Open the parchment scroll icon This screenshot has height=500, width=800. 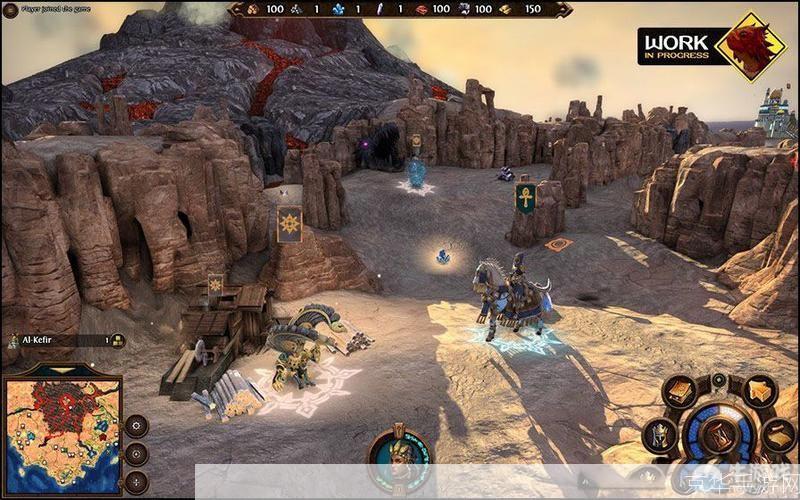pos(779,434)
